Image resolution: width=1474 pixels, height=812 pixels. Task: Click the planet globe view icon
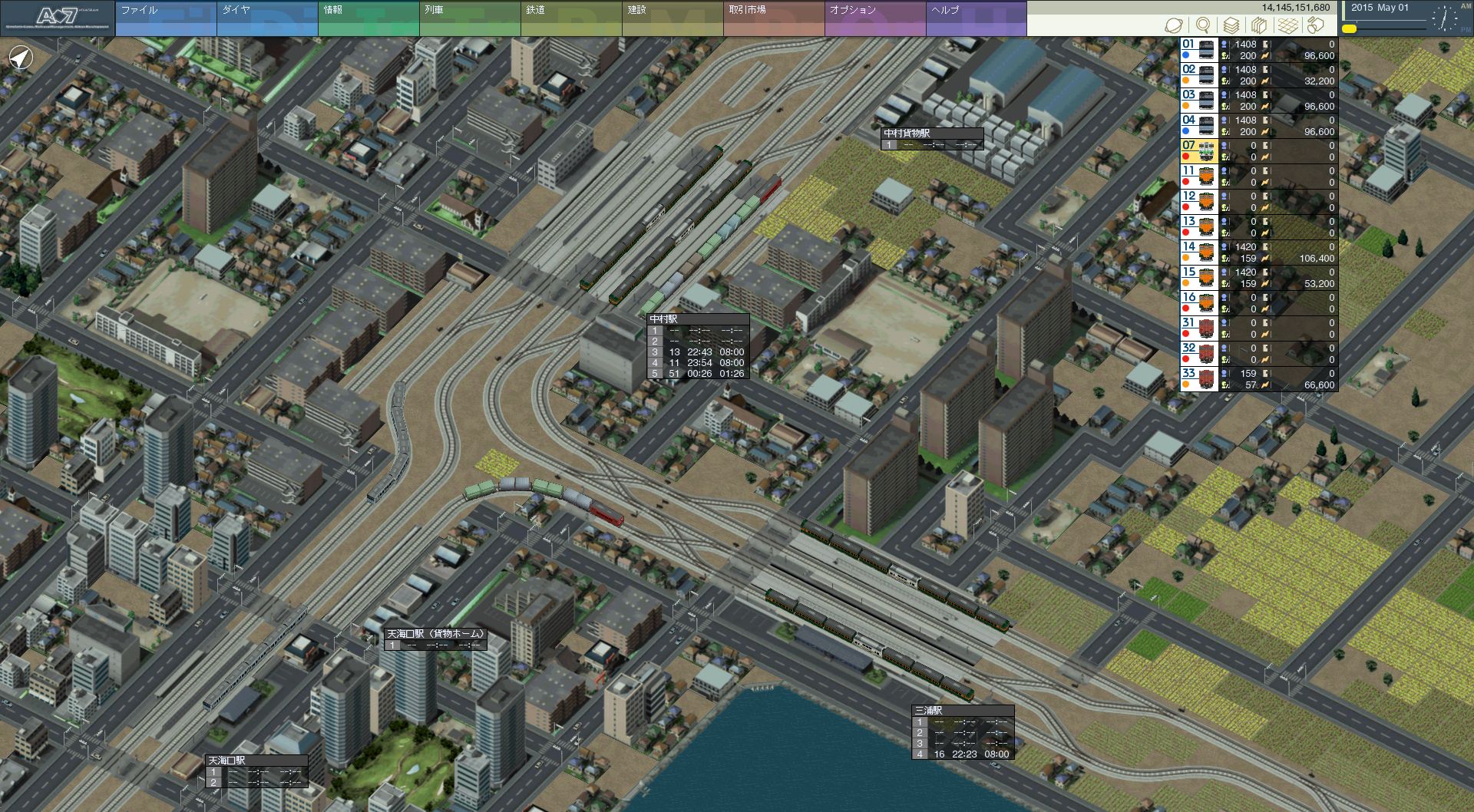pos(1173,25)
